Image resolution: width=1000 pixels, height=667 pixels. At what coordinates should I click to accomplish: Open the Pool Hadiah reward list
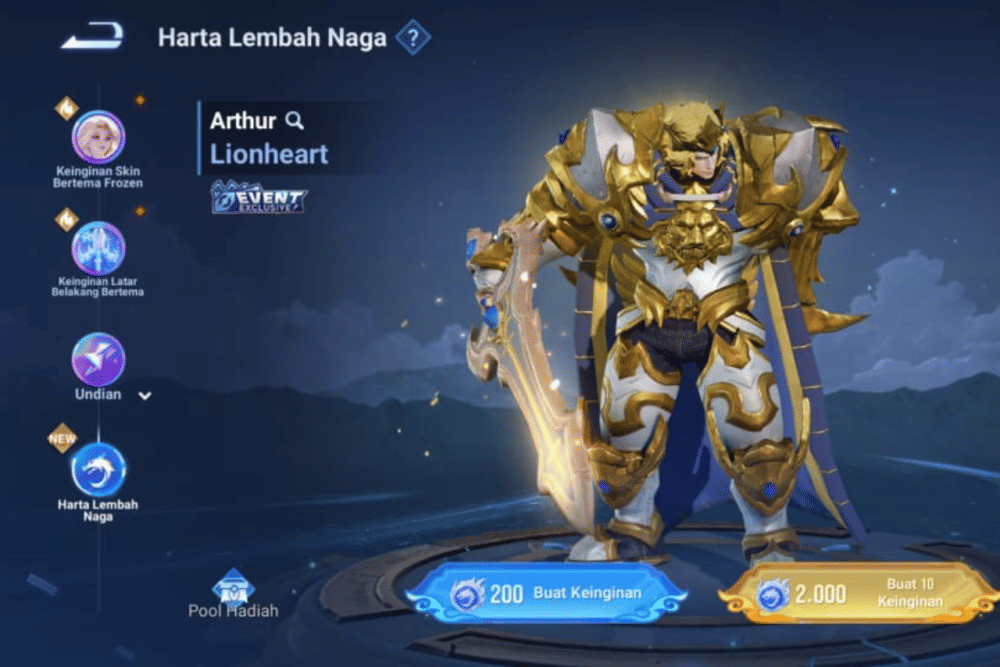coord(233,590)
